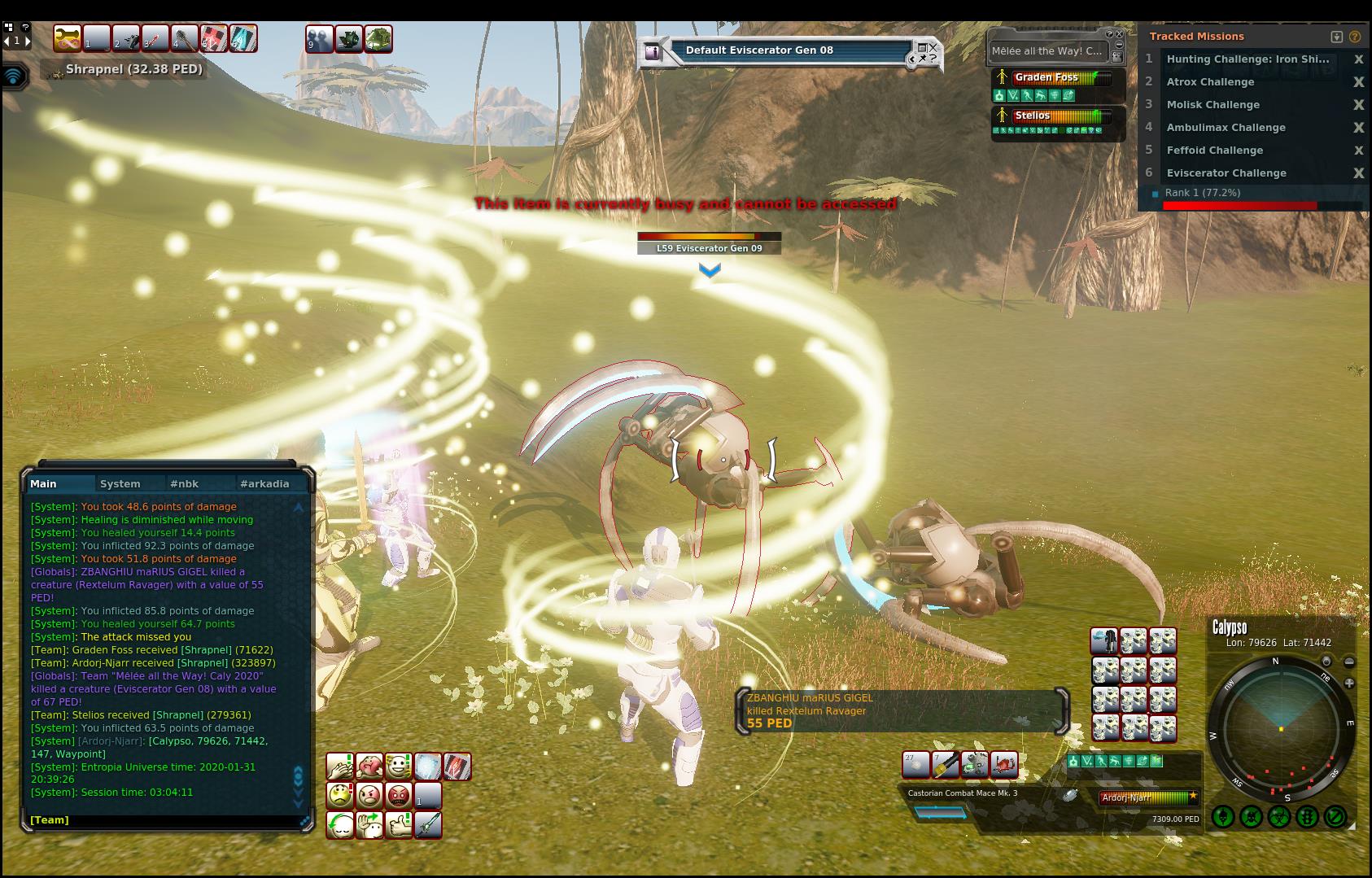Activate the angry face emote icon
The width and height of the screenshot is (1372, 878).
[x=369, y=794]
